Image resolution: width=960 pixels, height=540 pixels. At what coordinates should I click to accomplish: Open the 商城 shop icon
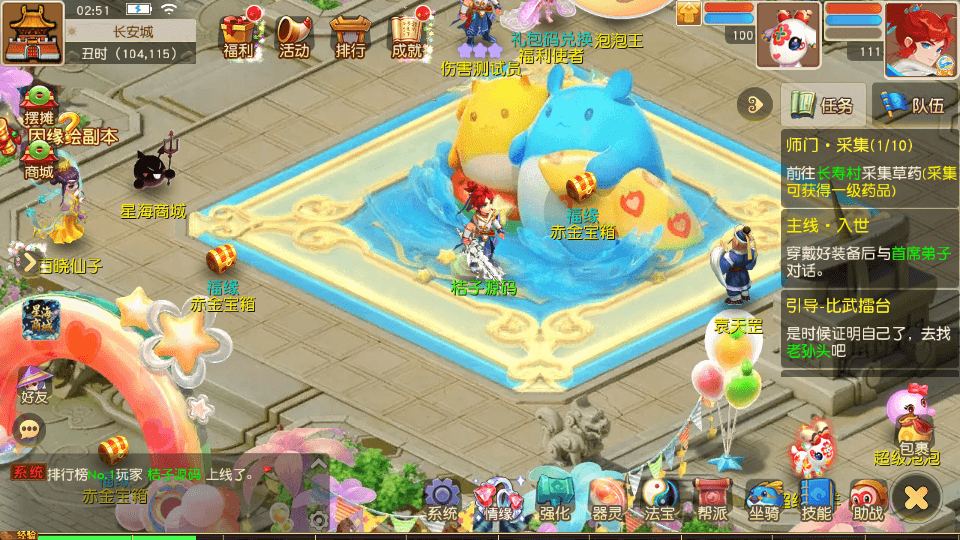click(38, 159)
